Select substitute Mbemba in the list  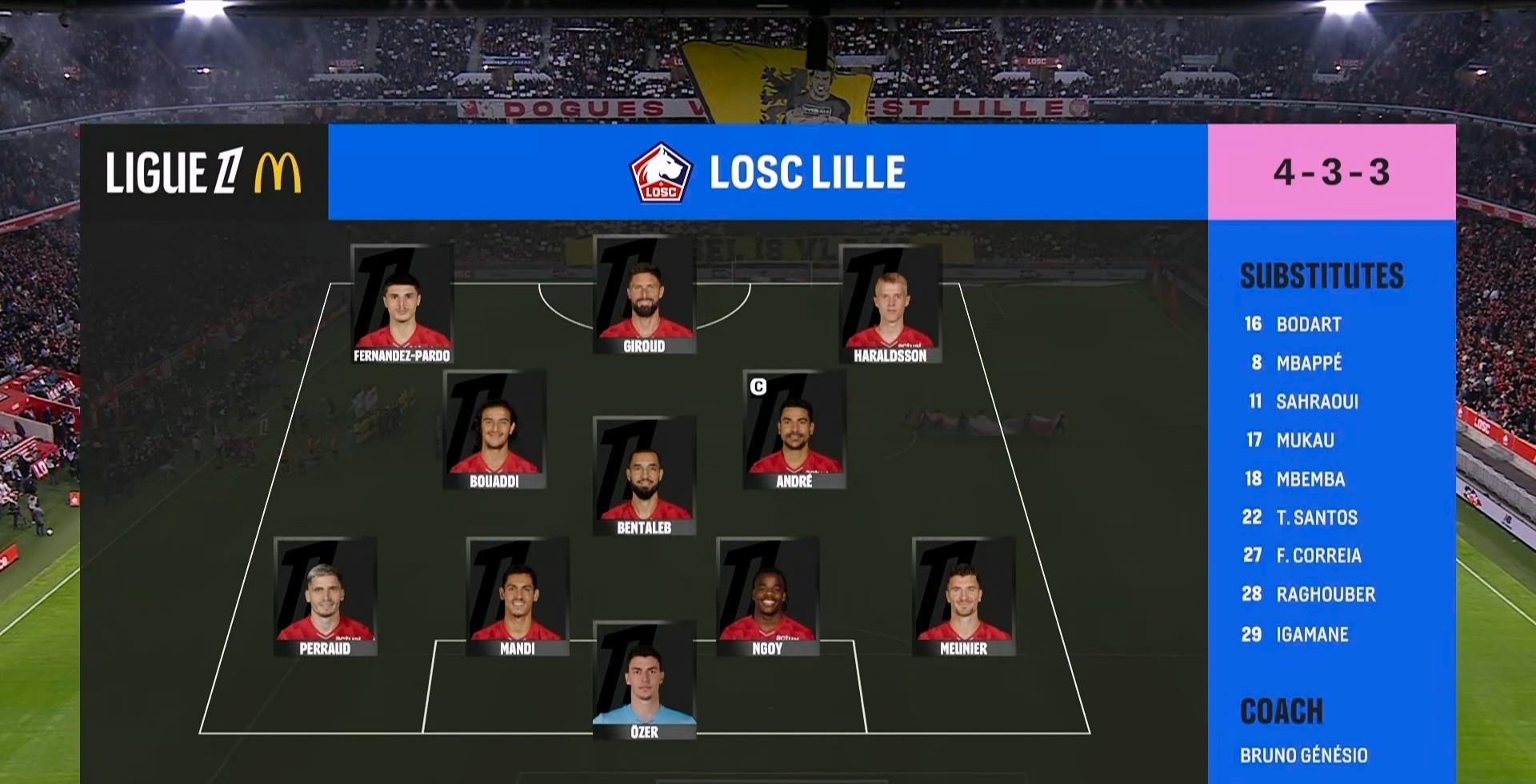[1310, 479]
